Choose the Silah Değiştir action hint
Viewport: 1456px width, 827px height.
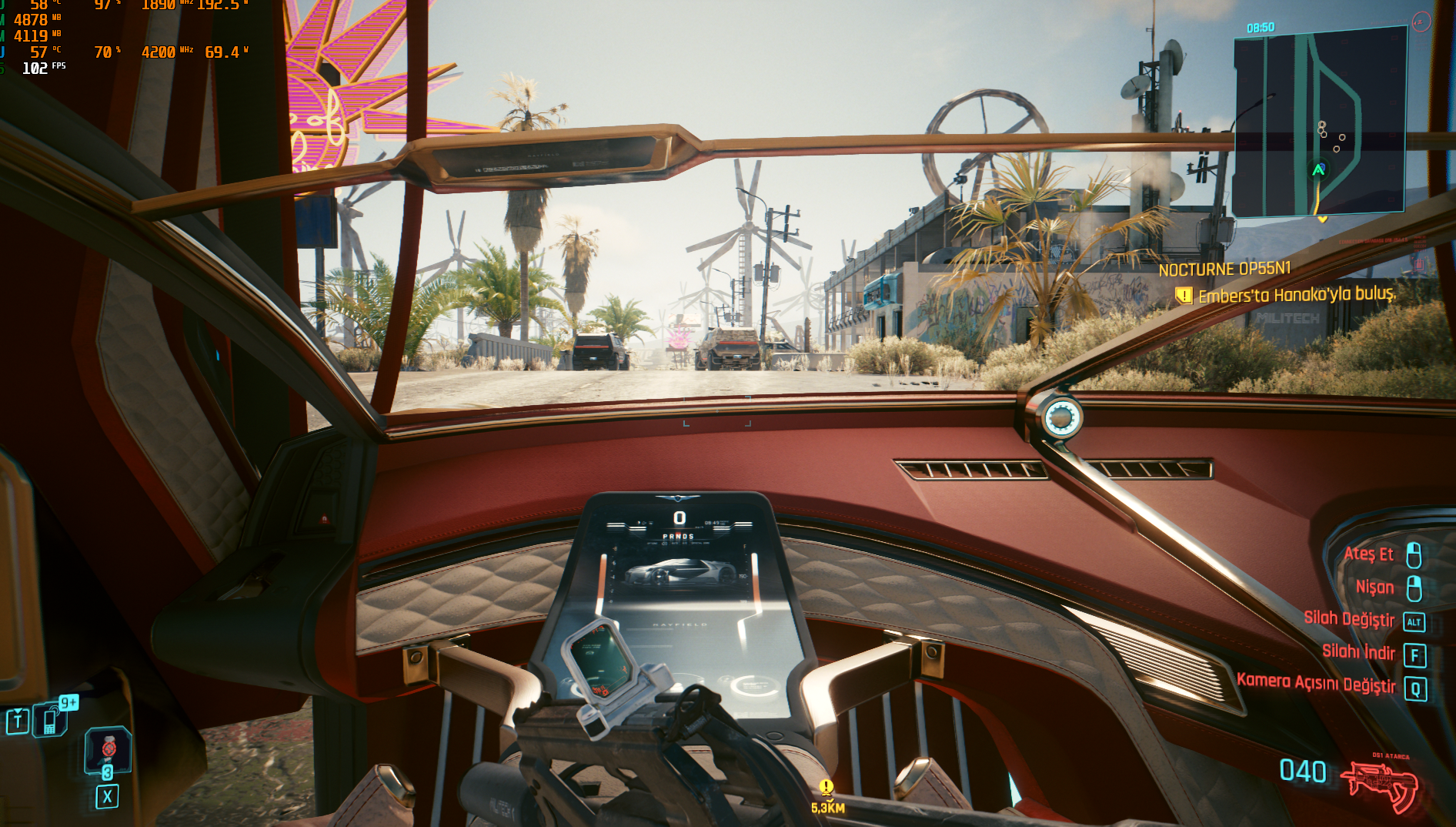(x=1349, y=619)
